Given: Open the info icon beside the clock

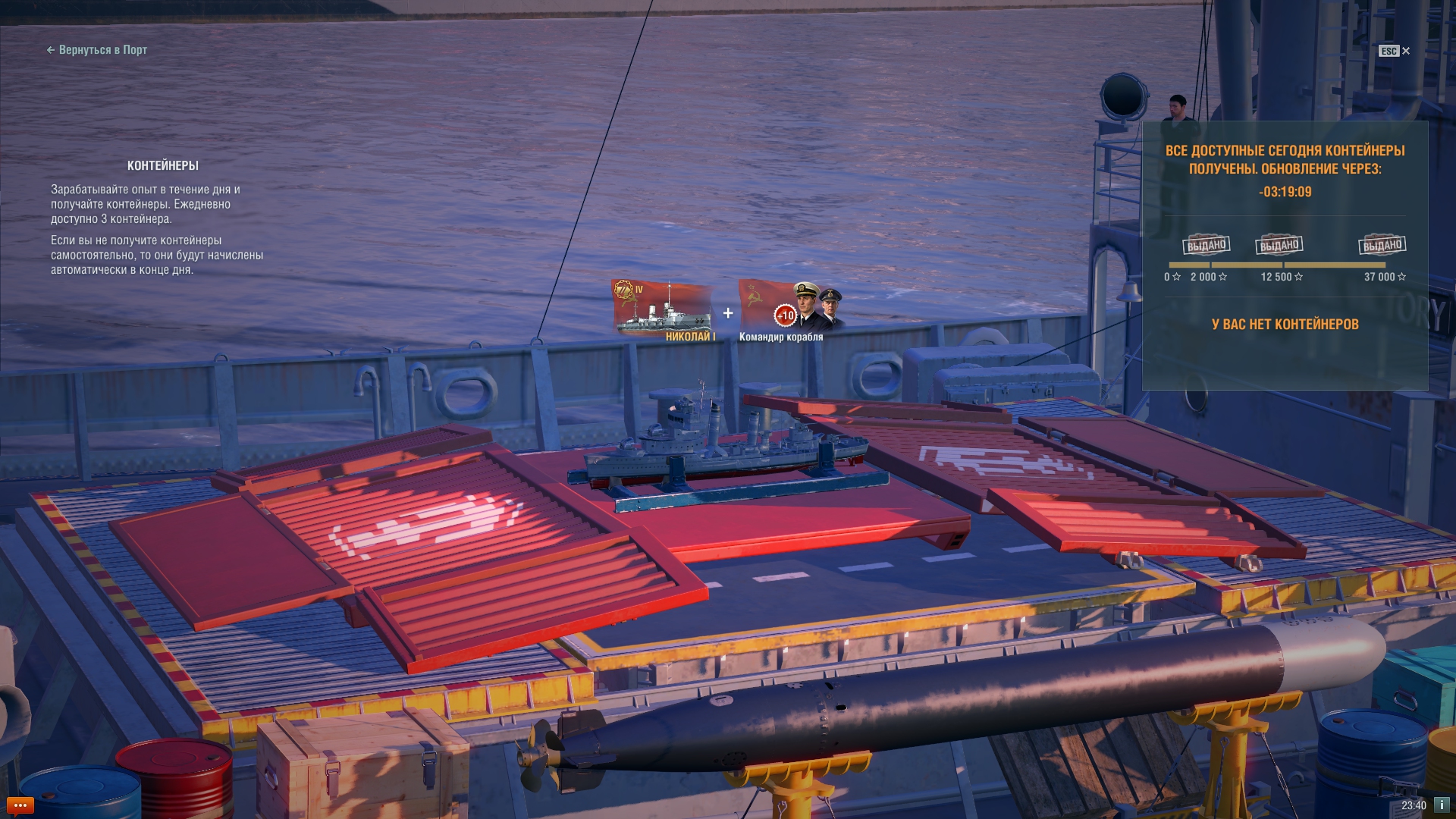Looking at the screenshot, I should (1441, 805).
